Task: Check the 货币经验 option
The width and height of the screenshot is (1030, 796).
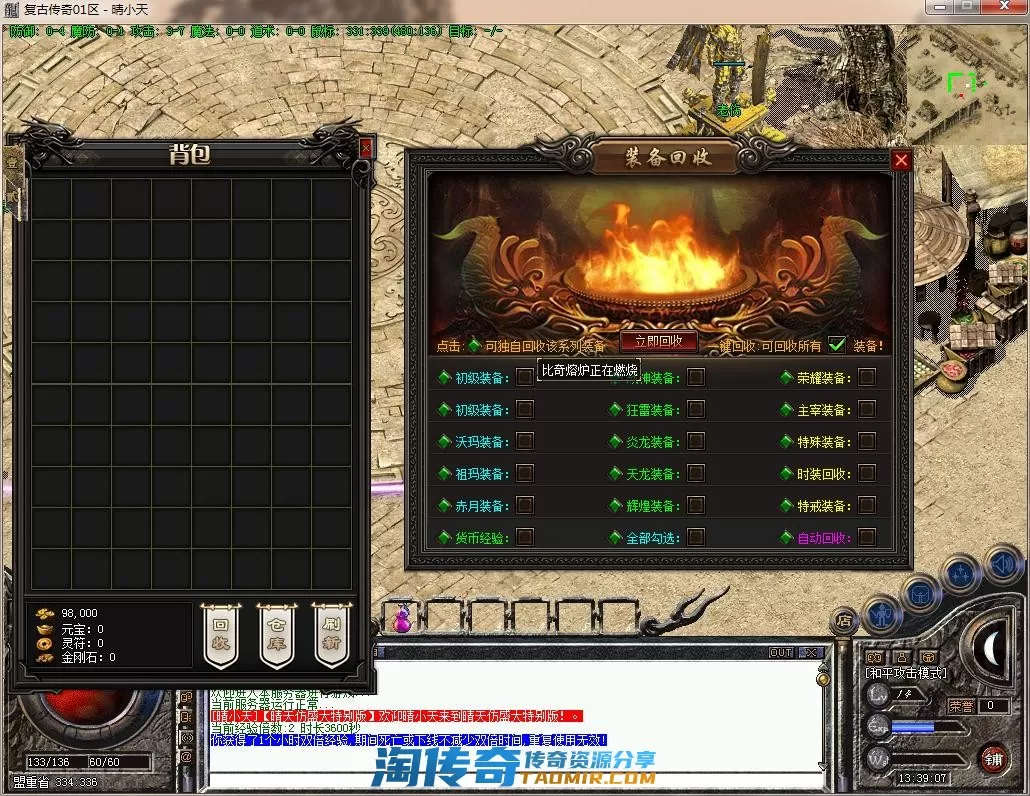Action: [x=525, y=538]
